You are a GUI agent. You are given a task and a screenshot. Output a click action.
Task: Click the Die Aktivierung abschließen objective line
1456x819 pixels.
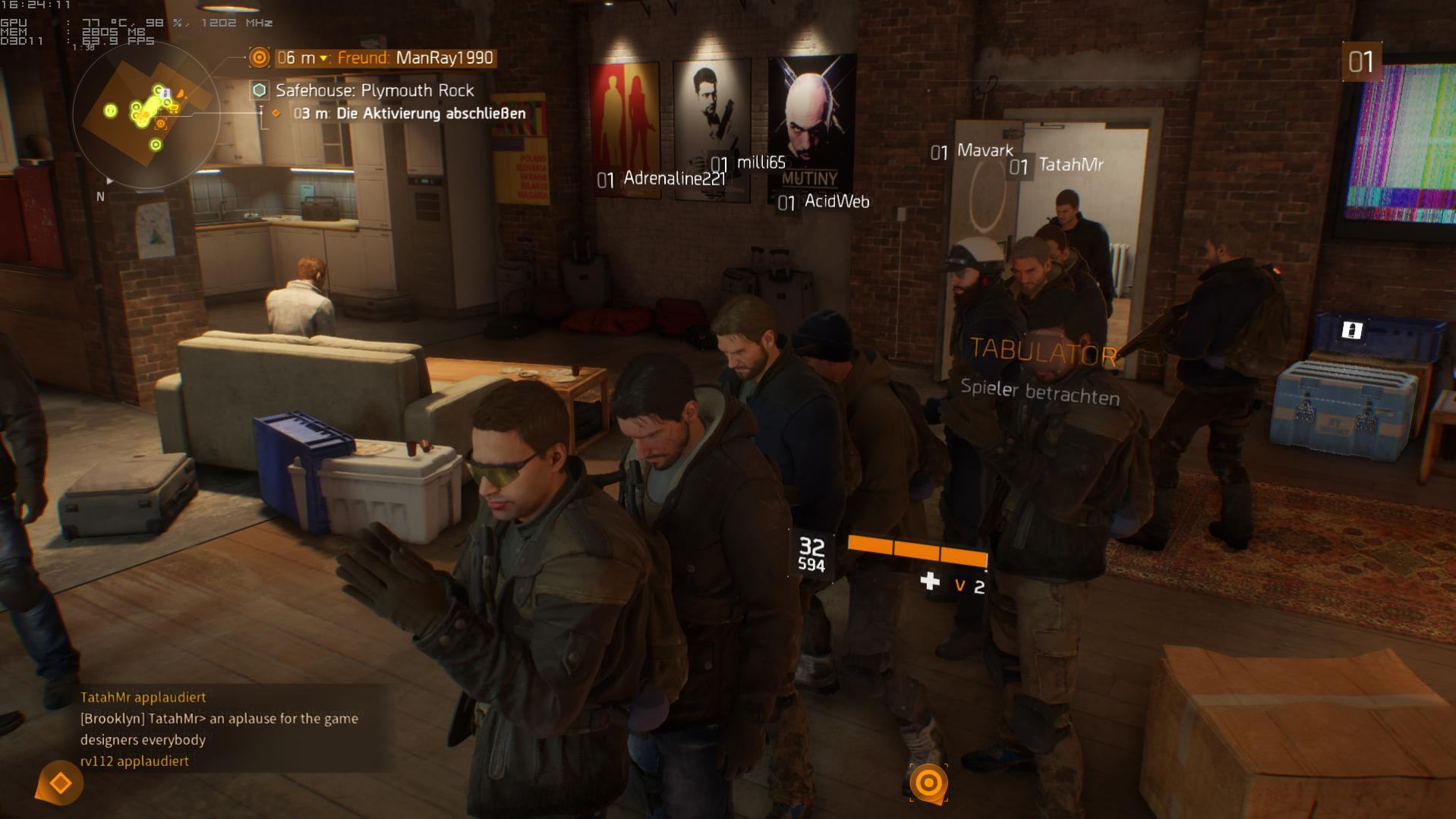(410, 114)
